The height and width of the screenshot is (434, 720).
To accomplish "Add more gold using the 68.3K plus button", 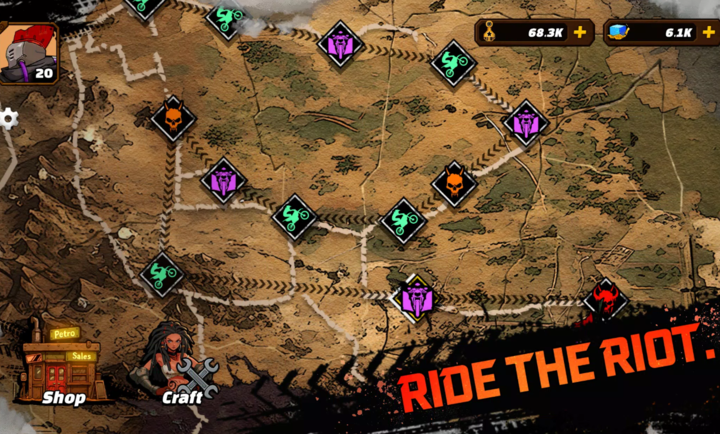I will pos(580,32).
